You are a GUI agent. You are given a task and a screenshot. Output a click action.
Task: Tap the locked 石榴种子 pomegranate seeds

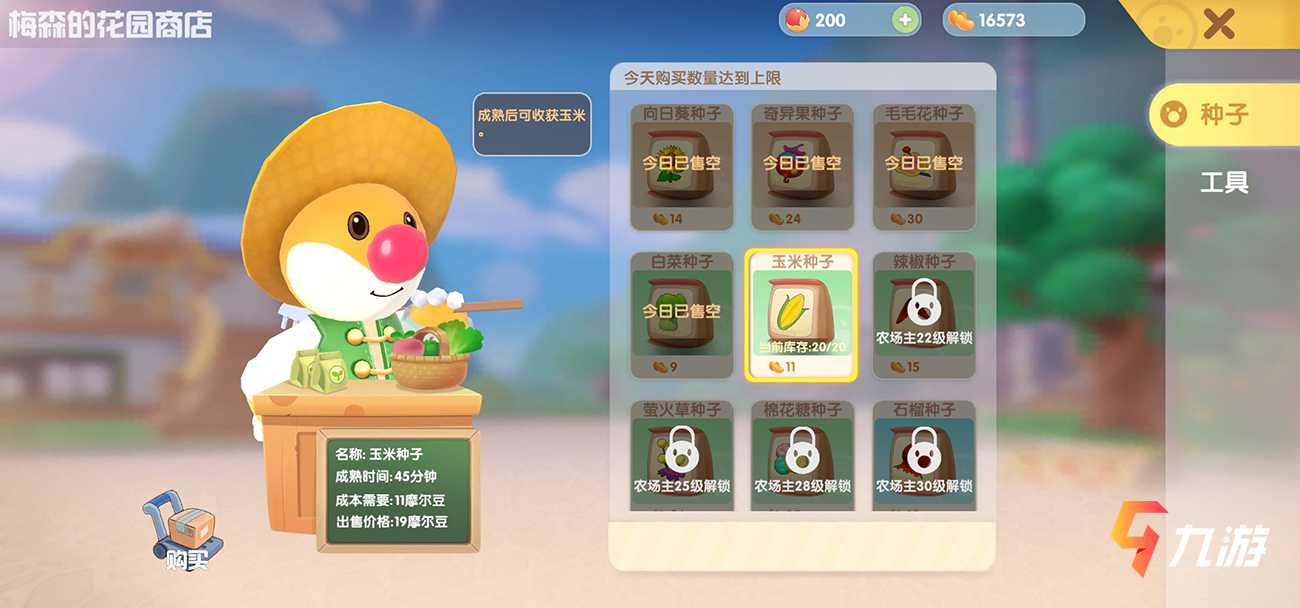923,456
